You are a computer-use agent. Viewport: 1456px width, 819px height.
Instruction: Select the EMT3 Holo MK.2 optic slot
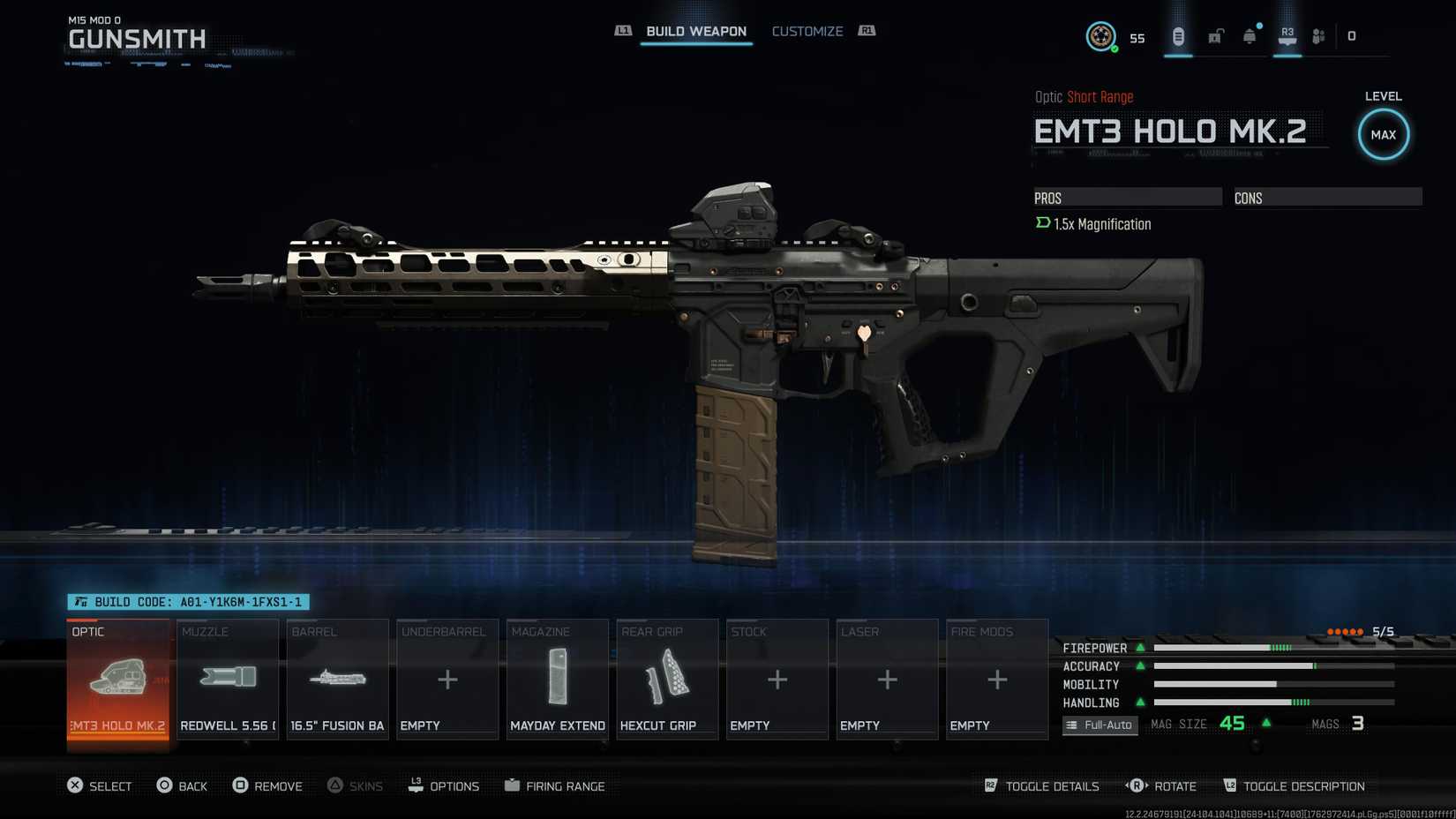(118, 680)
